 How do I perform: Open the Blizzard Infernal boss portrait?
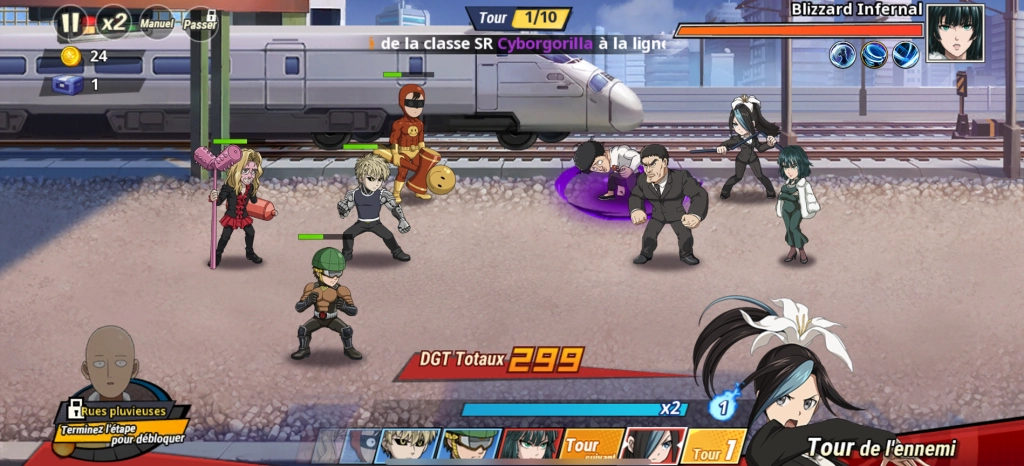pyautogui.click(x=954, y=32)
